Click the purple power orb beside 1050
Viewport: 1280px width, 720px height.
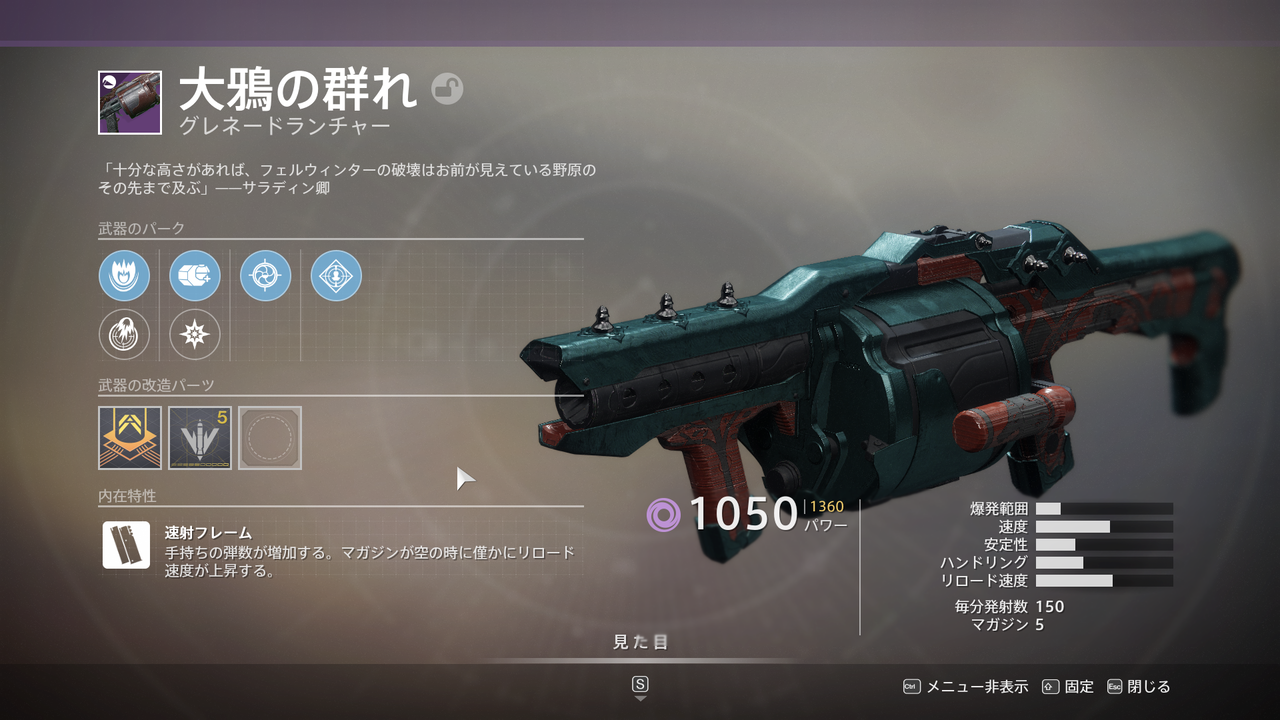pos(661,516)
